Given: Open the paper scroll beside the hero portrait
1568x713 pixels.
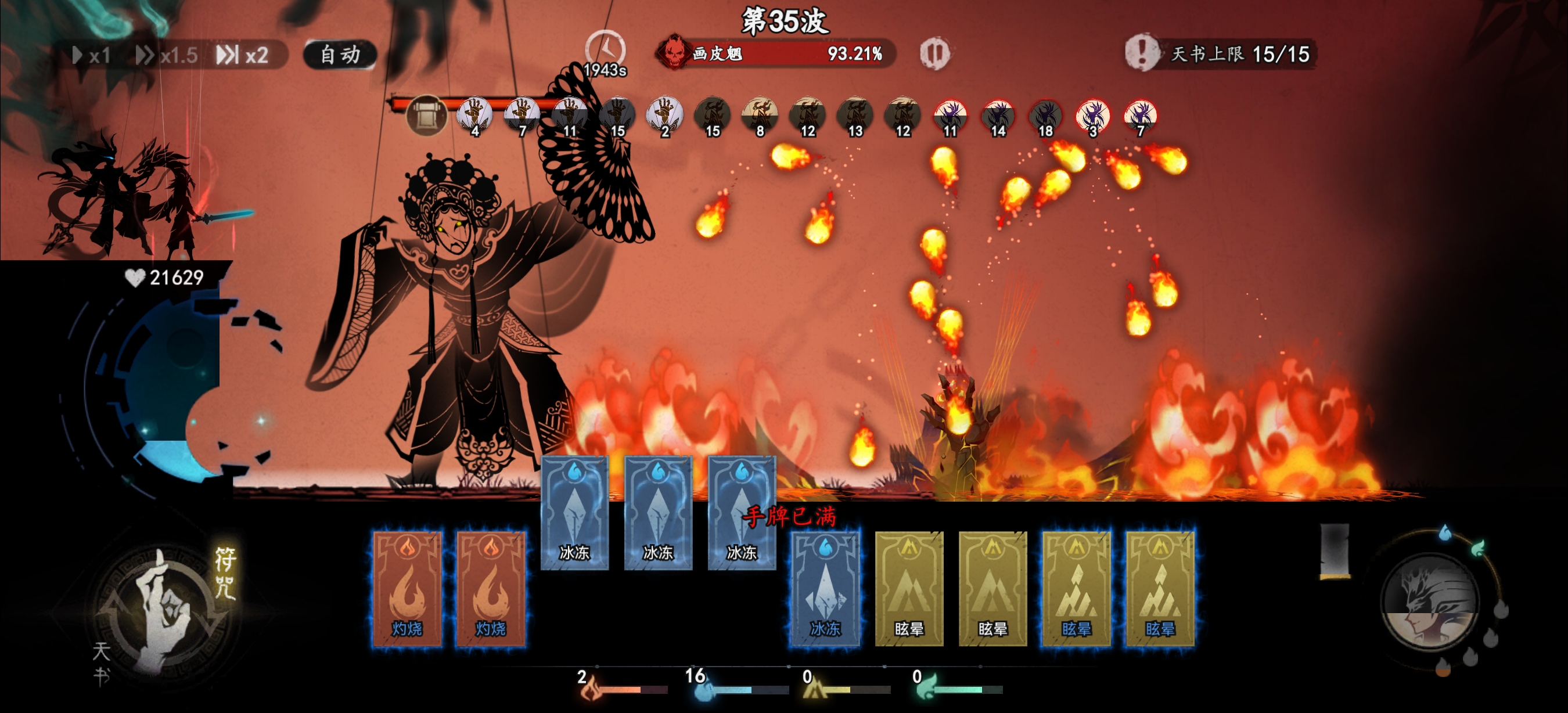Looking at the screenshot, I should pyautogui.click(x=1335, y=551).
